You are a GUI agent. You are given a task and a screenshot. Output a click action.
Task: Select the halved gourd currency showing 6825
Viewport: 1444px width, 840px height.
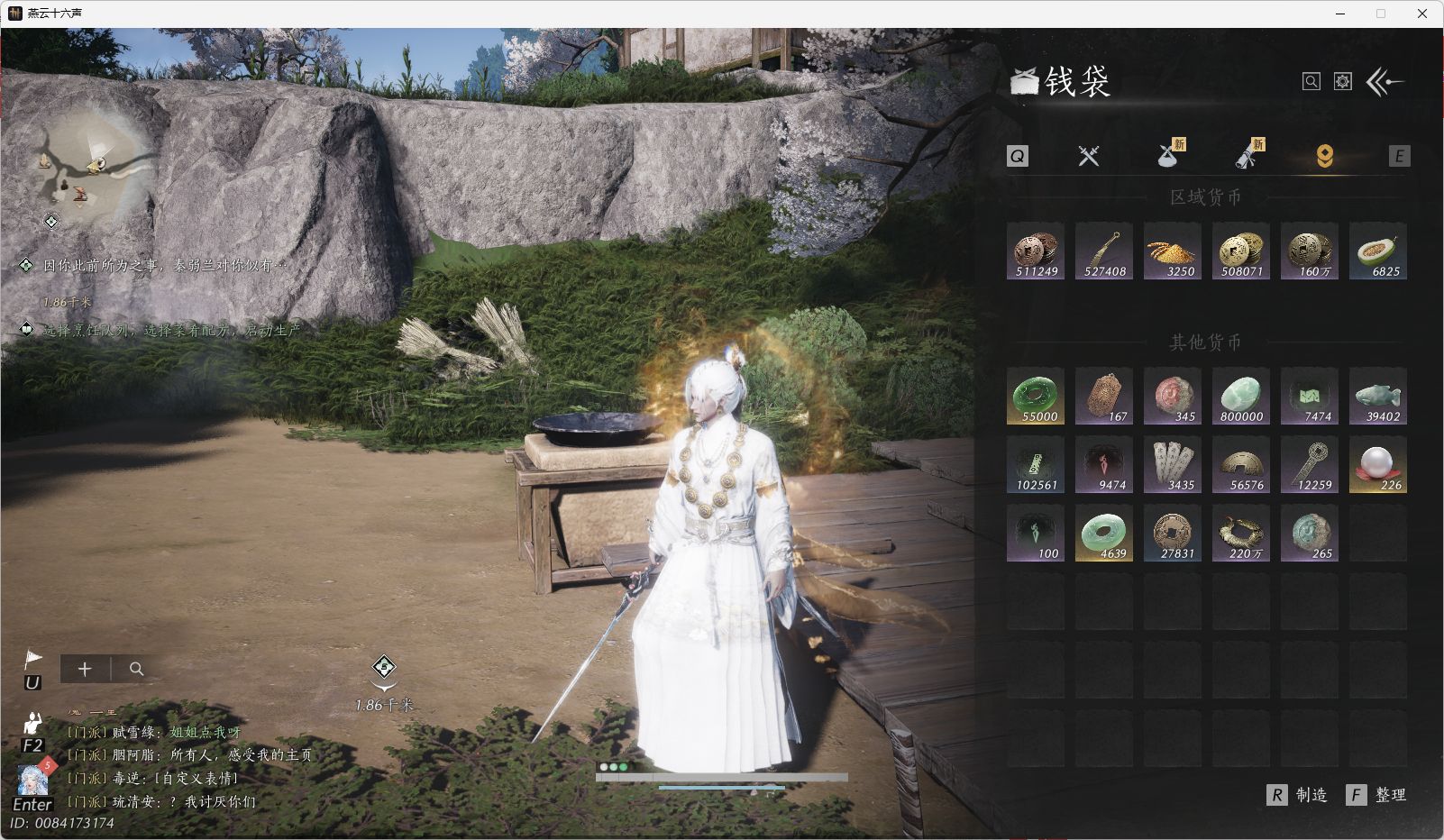[x=1378, y=251]
